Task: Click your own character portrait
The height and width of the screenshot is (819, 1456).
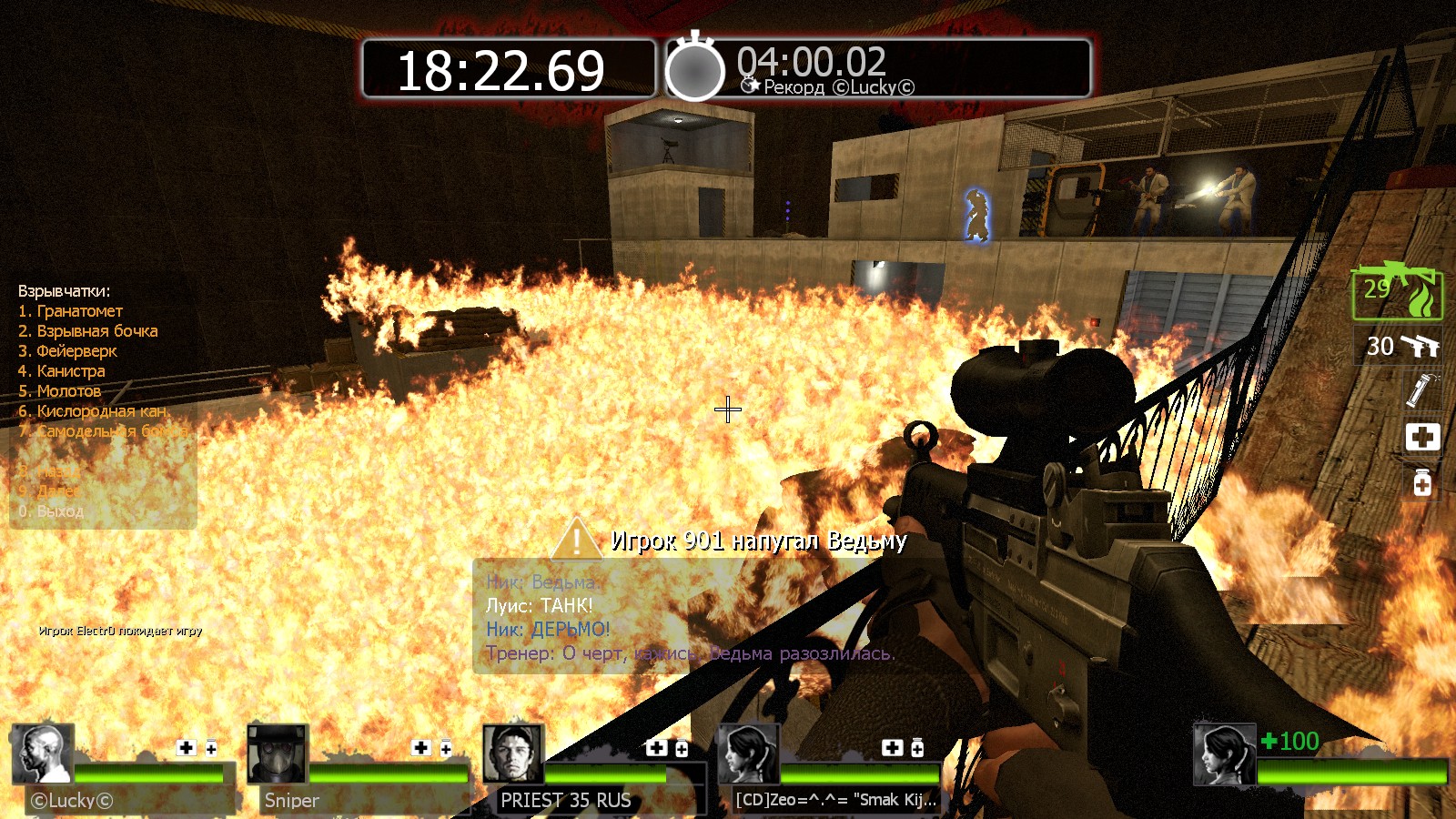Action: click(1224, 754)
